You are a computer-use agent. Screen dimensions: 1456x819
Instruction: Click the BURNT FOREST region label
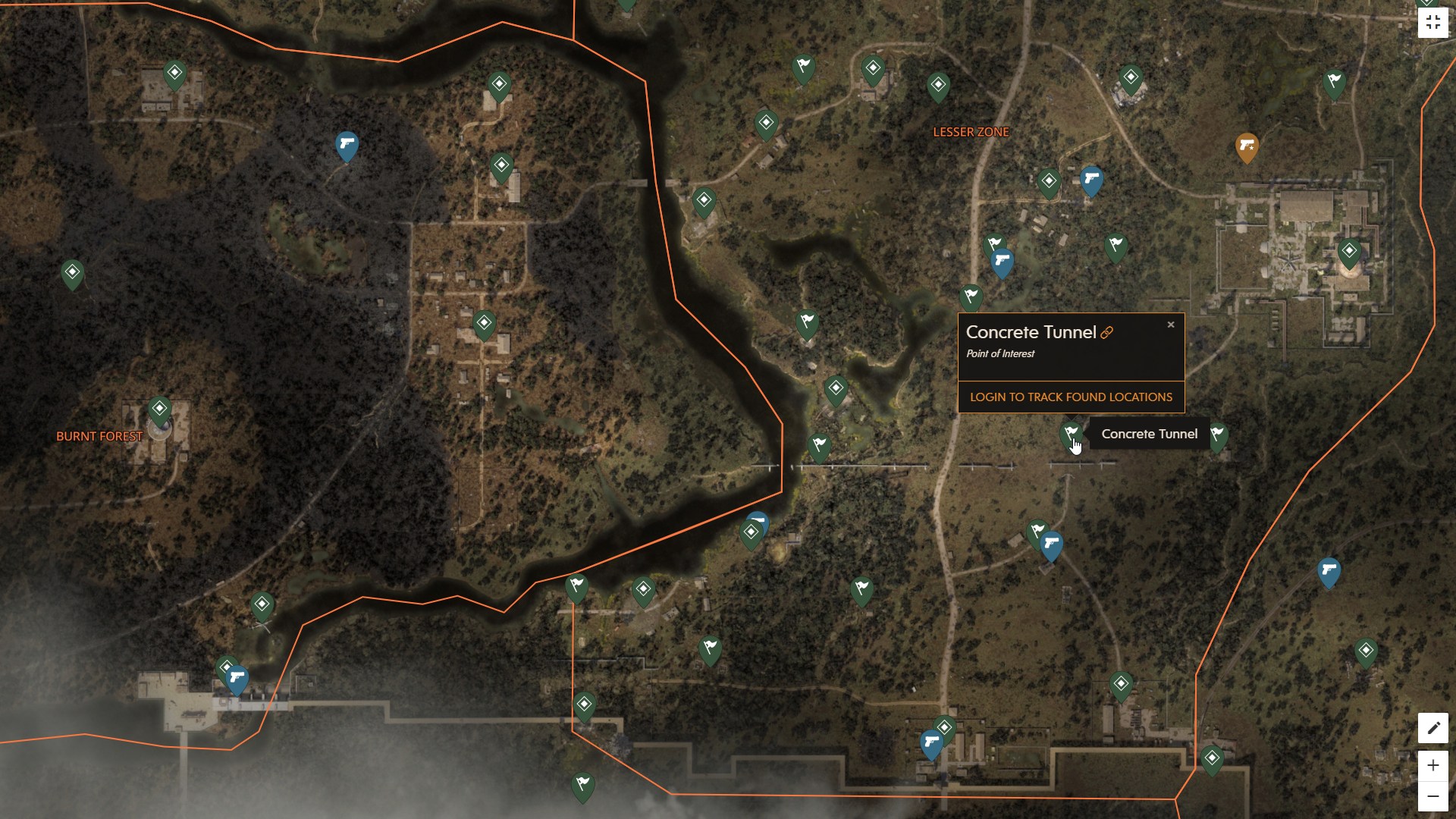pos(99,437)
